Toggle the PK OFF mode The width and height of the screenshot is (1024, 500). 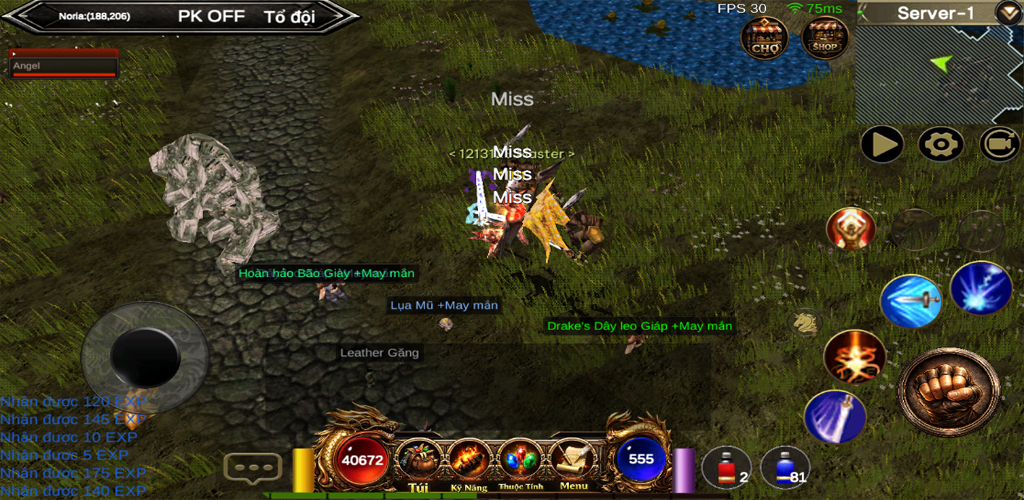[211, 16]
